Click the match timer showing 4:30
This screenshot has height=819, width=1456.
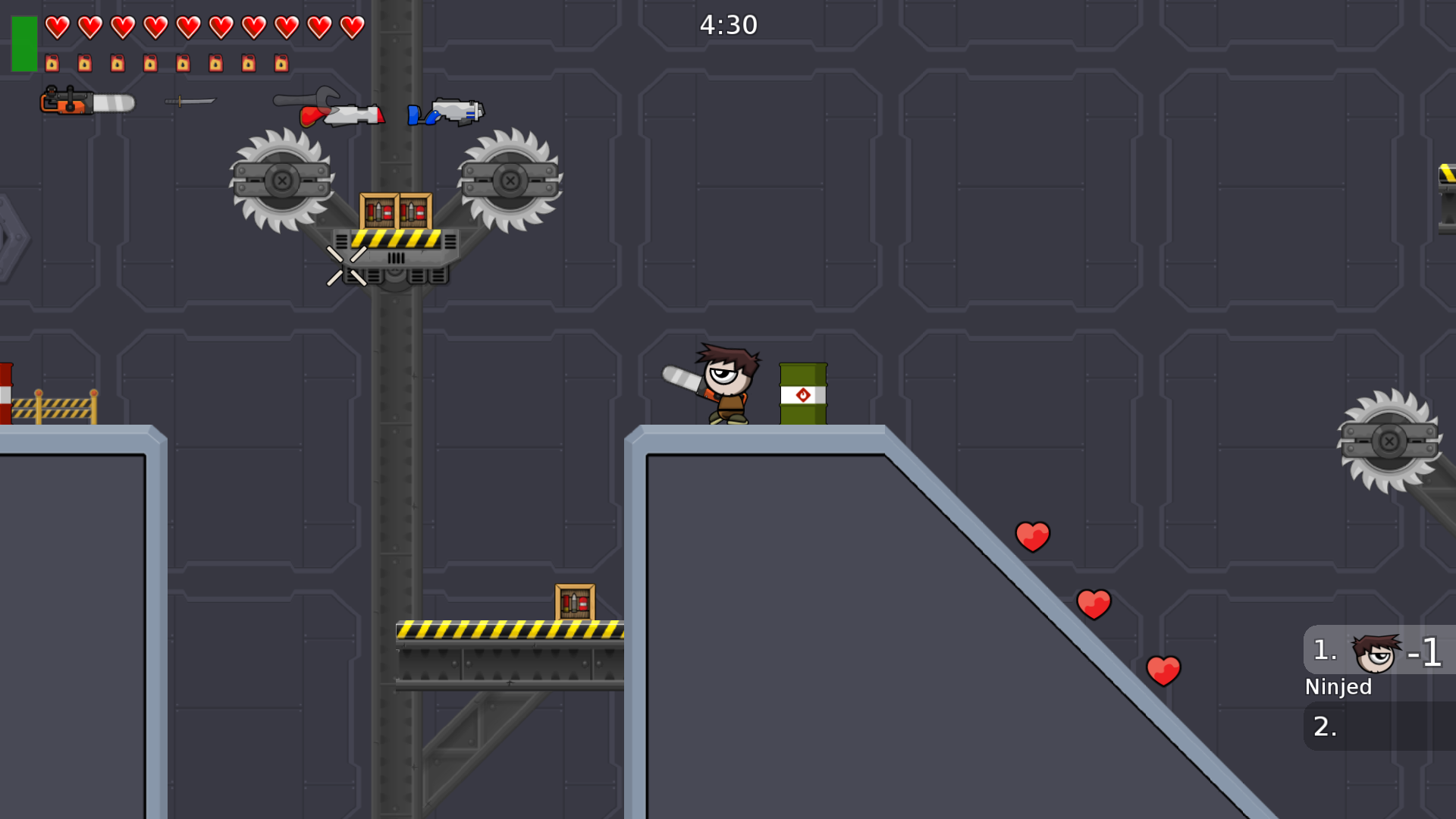click(729, 24)
